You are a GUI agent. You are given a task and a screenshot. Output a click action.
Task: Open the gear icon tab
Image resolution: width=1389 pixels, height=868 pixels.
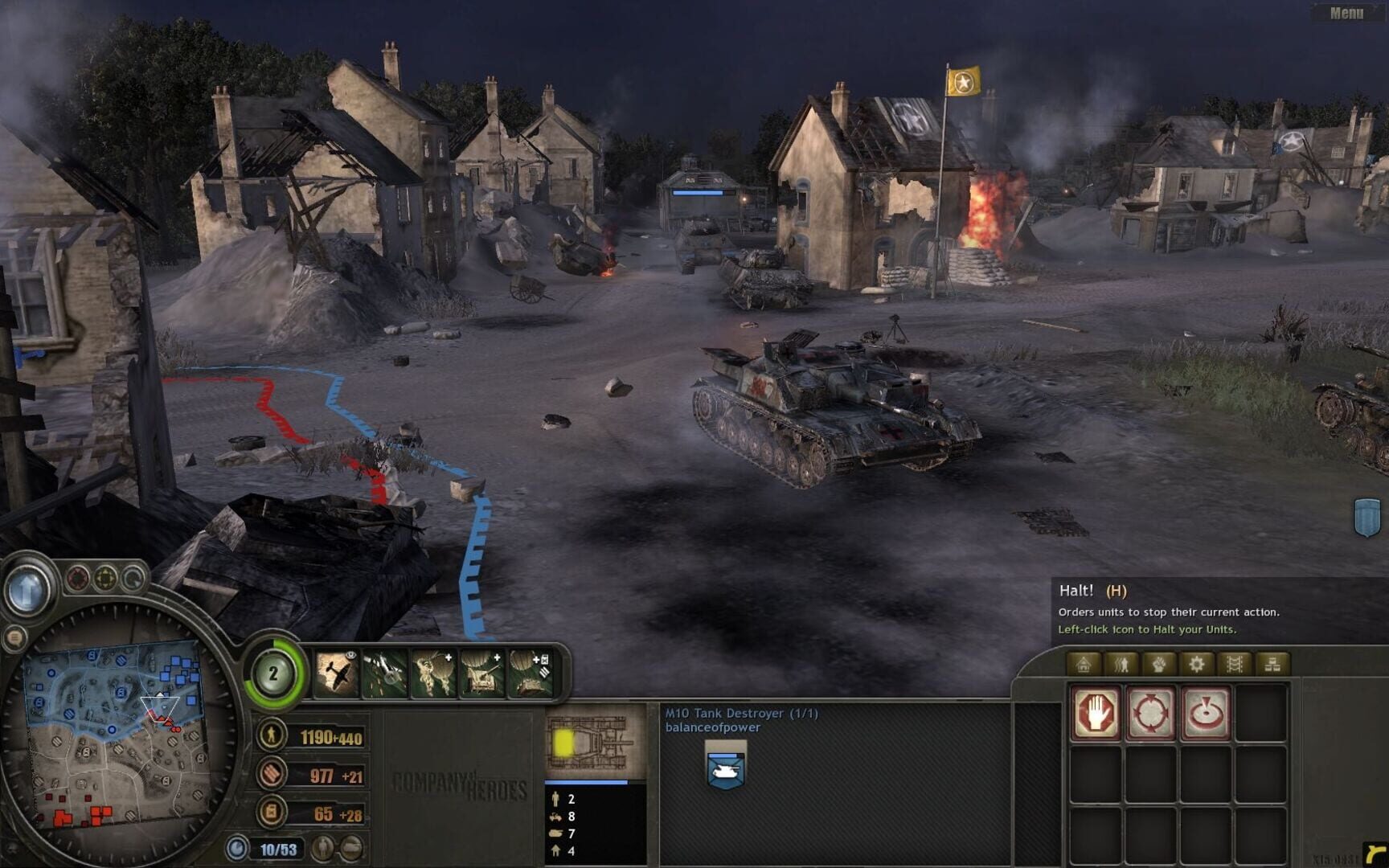(1196, 664)
